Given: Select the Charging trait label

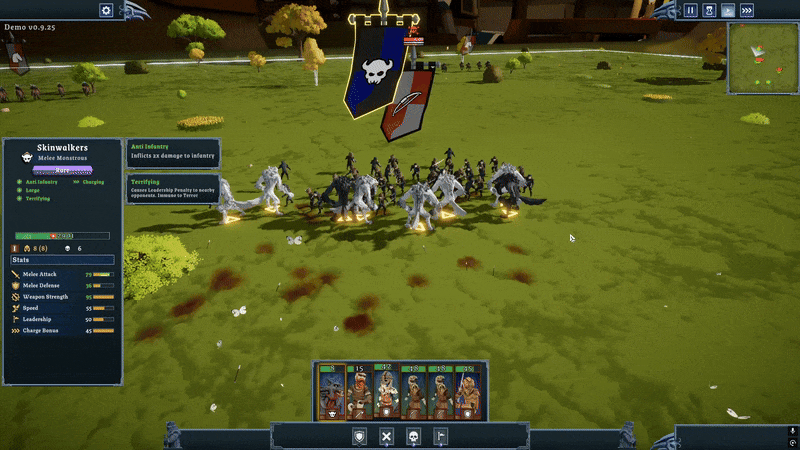Looking at the screenshot, I should coord(92,182).
